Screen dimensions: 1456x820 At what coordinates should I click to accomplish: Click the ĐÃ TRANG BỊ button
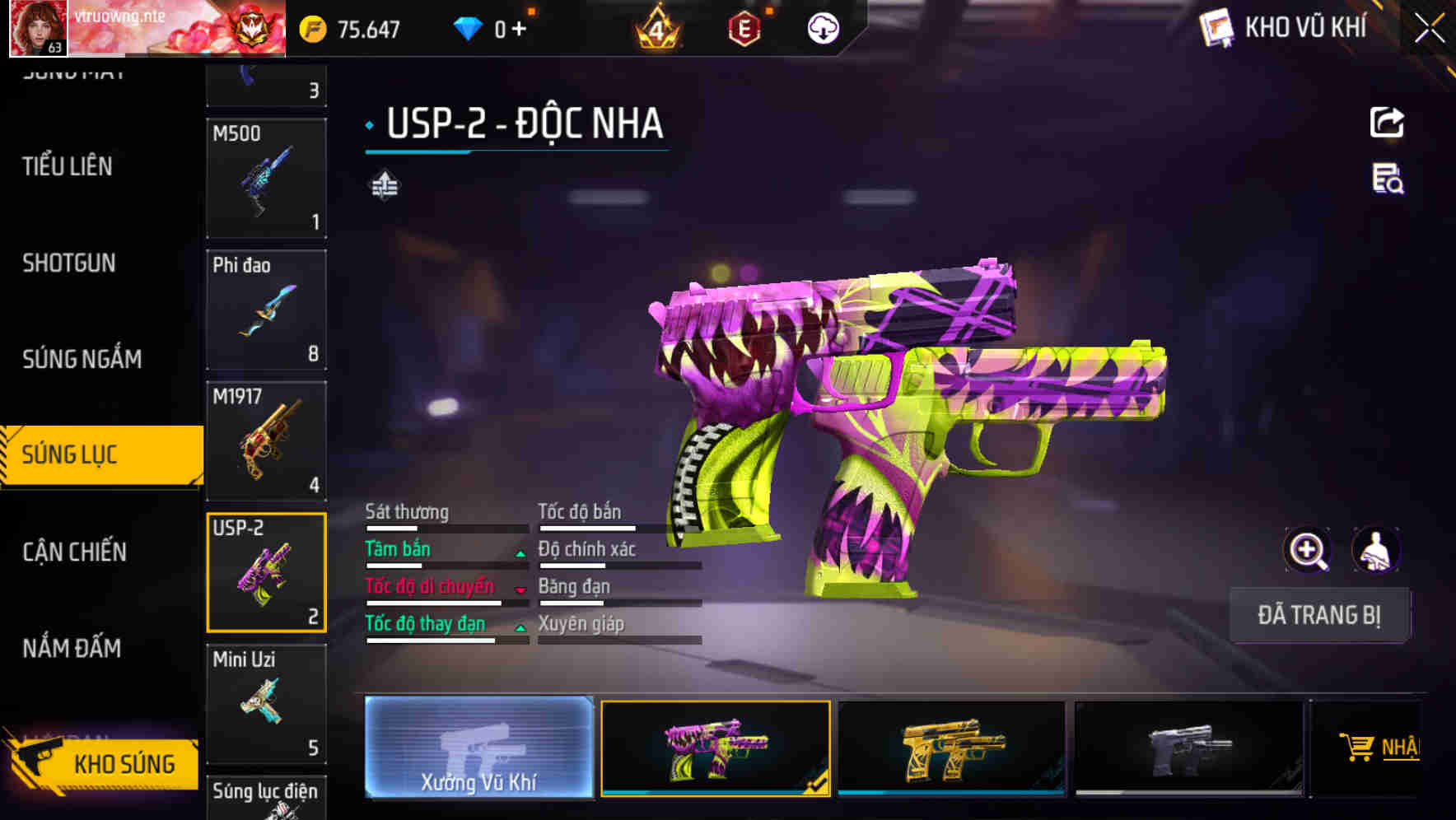click(x=1319, y=615)
